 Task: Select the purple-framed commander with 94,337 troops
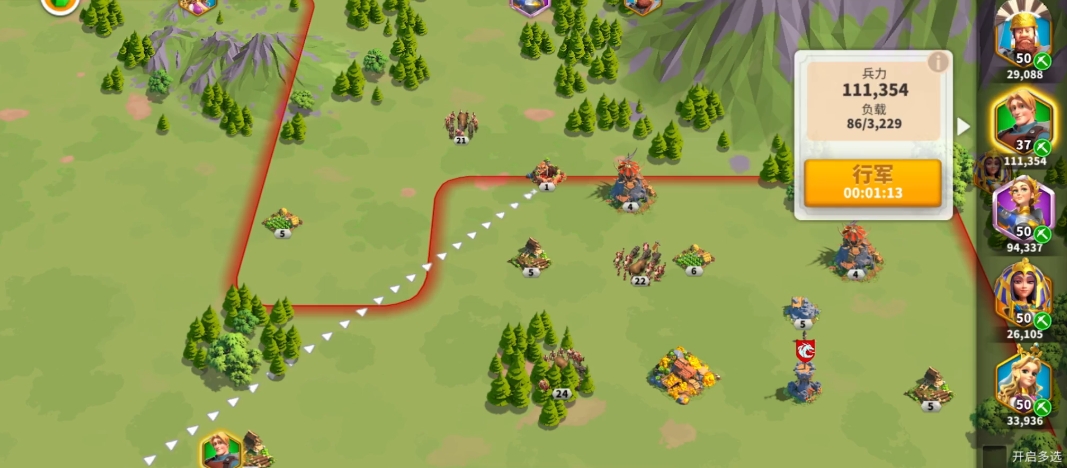(x=1023, y=210)
